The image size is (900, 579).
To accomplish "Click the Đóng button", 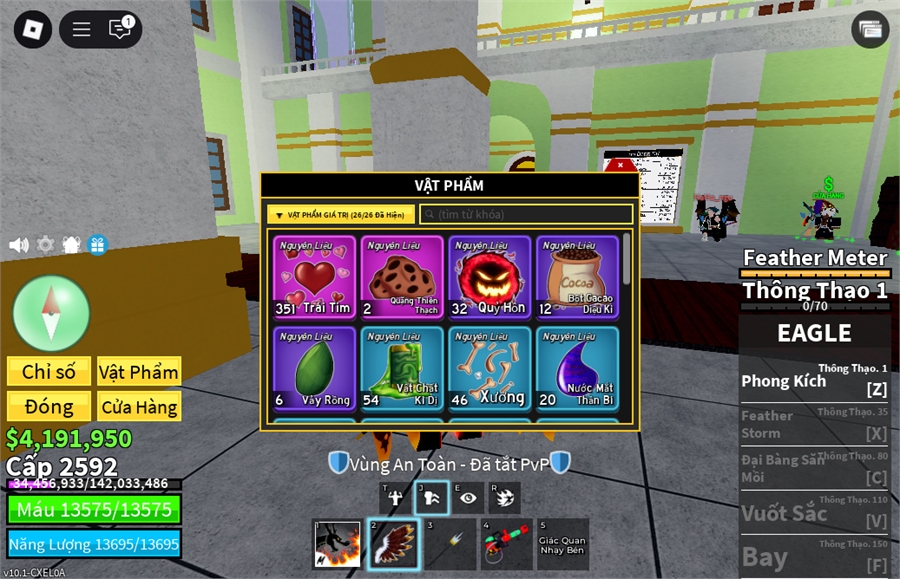I will click(49, 407).
